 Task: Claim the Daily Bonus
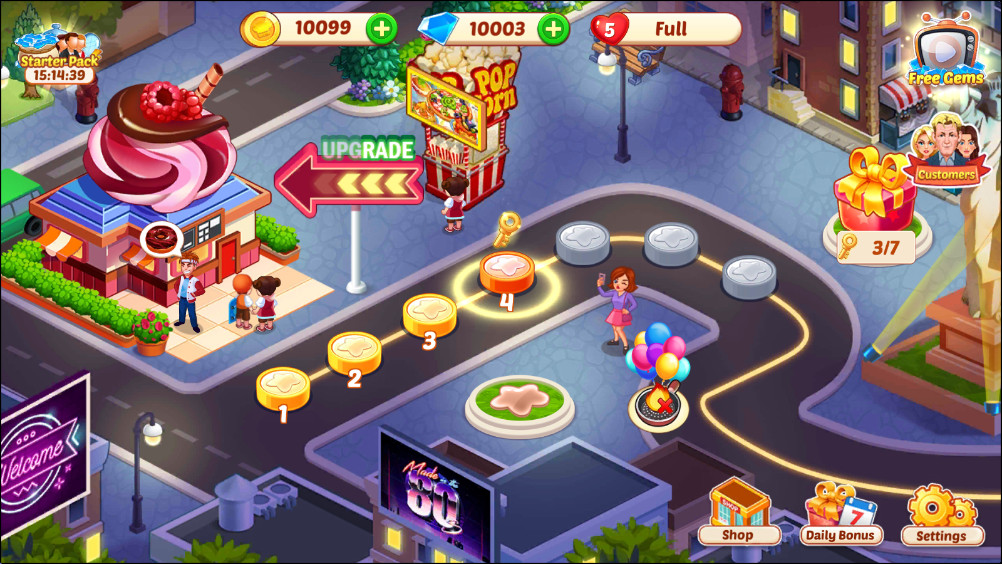[842, 513]
